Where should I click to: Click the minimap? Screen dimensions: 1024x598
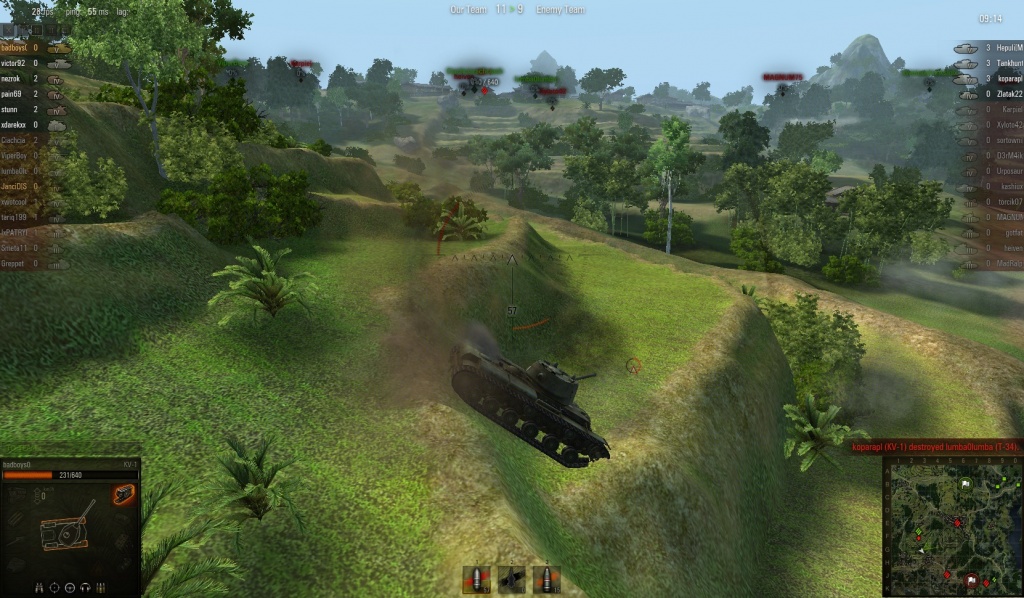click(951, 527)
